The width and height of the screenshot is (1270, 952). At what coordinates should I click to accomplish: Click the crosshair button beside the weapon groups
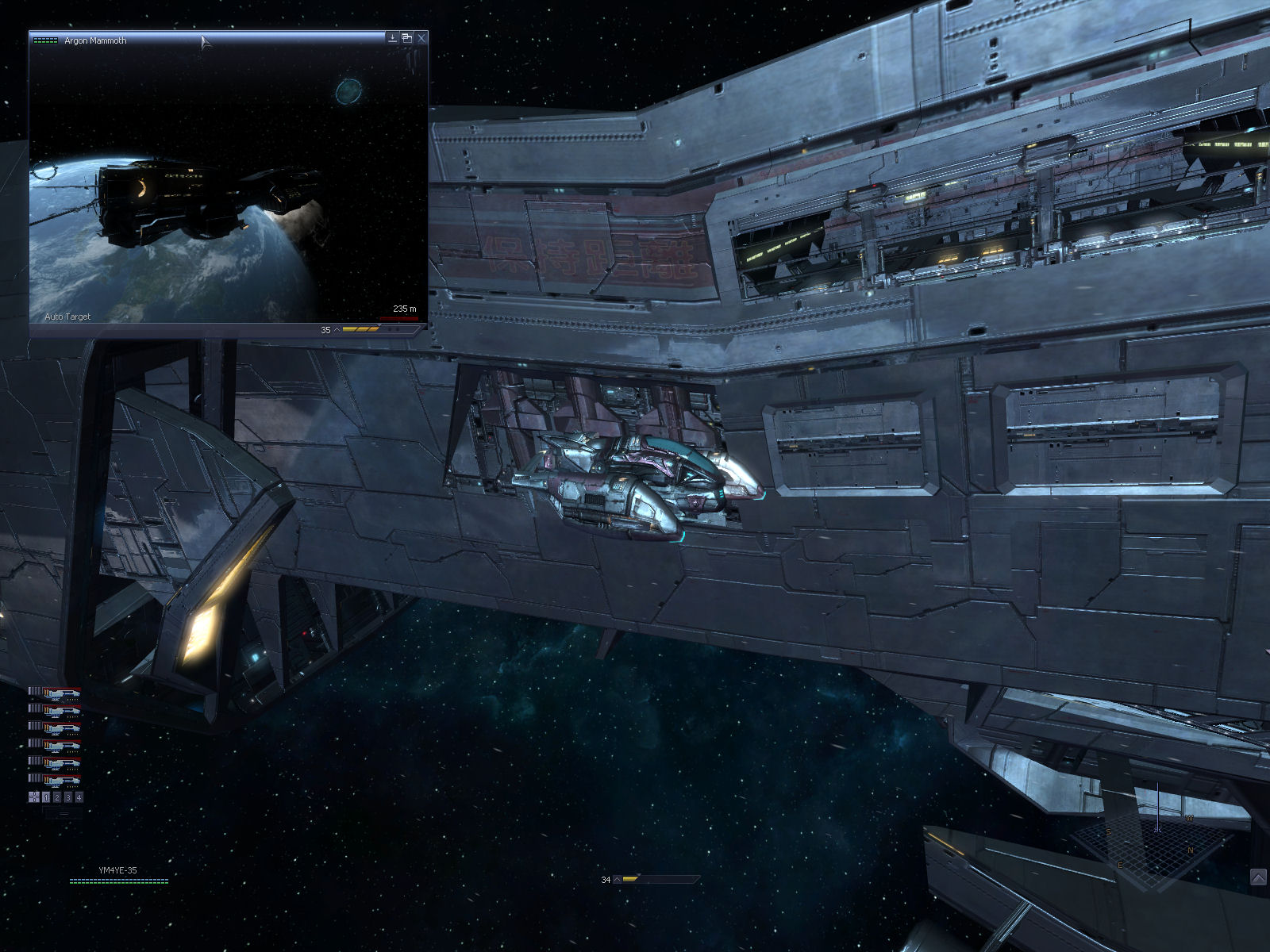[34, 797]
